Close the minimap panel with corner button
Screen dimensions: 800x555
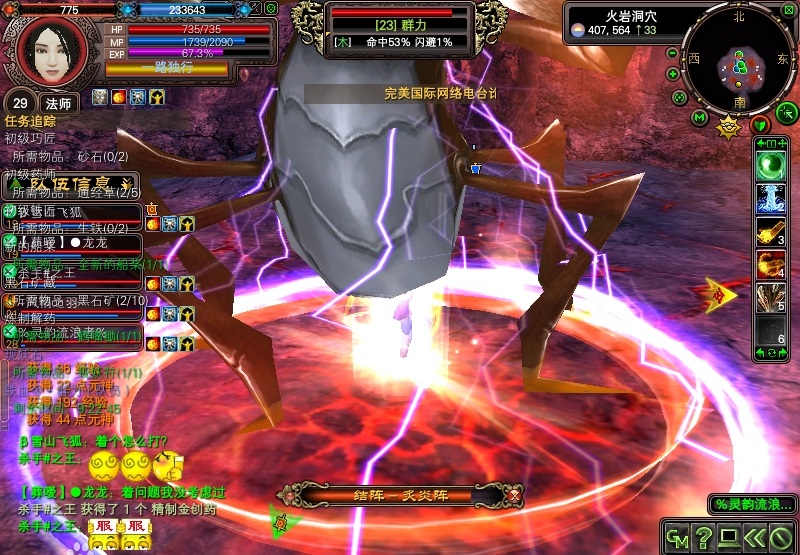pyautogui.click(x=789, y=10)
